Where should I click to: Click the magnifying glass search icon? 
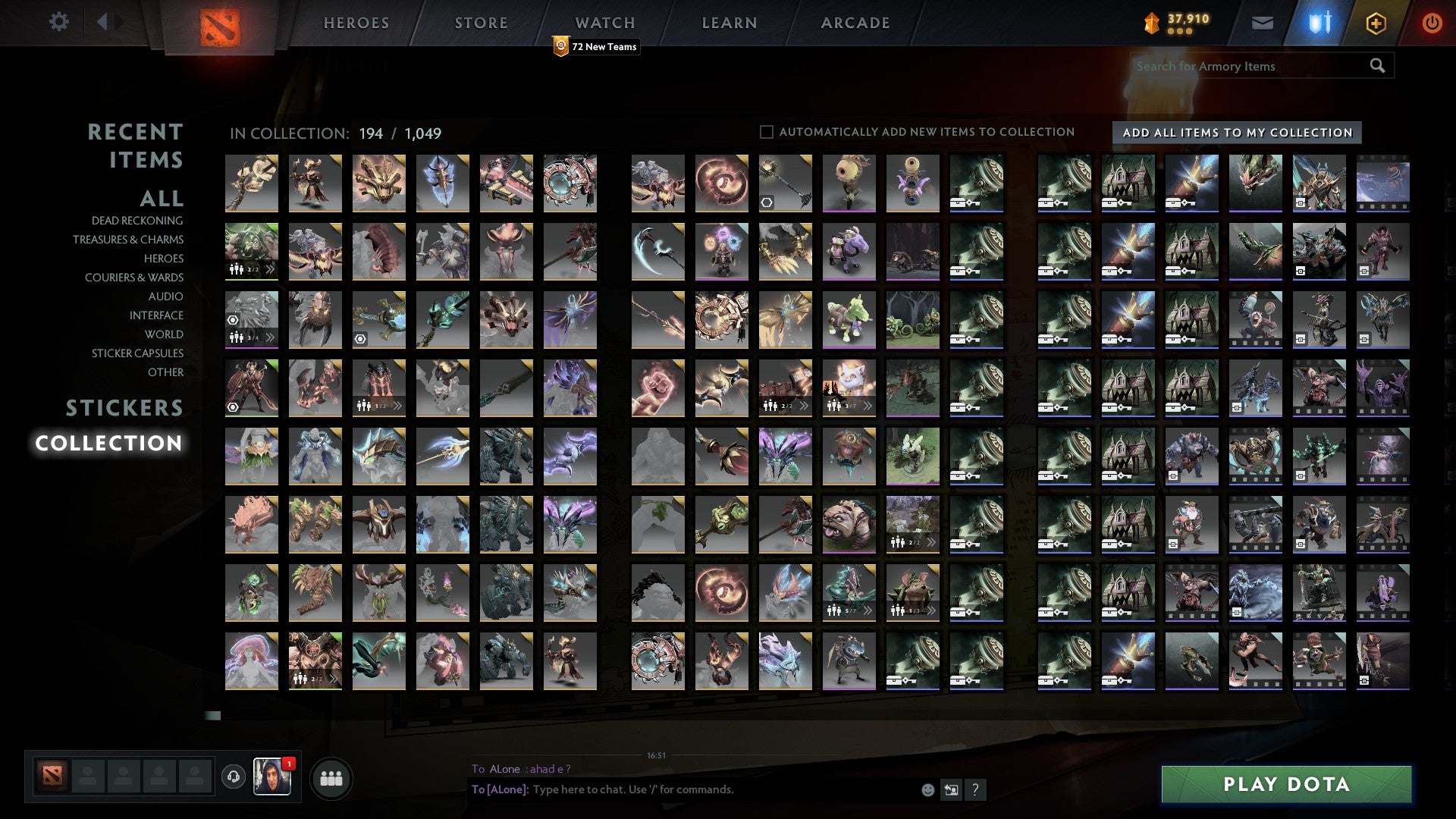[1376, 66]
